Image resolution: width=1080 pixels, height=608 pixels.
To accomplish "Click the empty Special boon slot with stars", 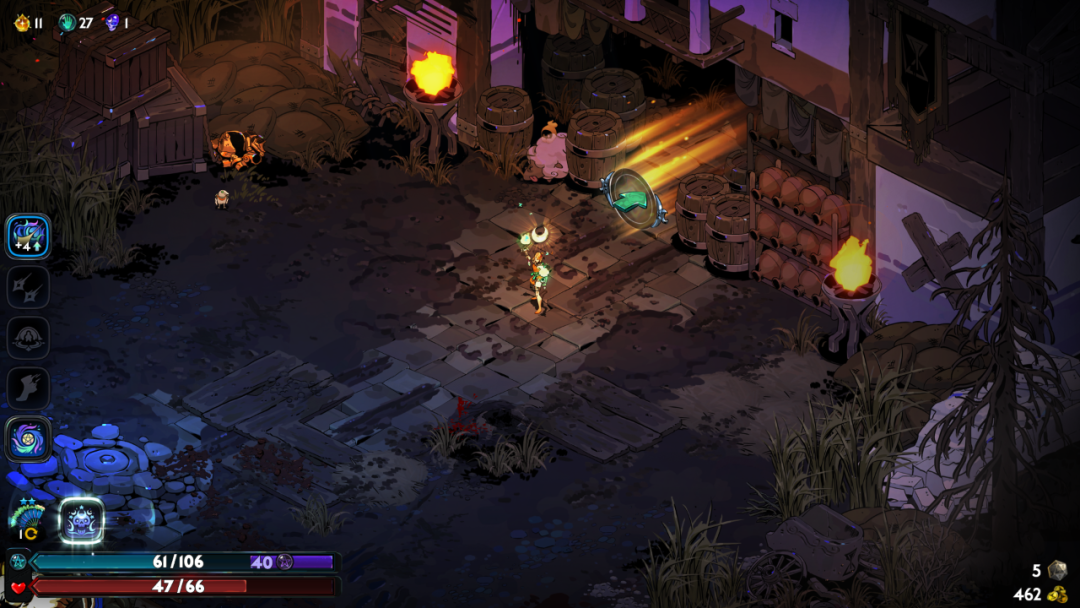I will [28, 287].
